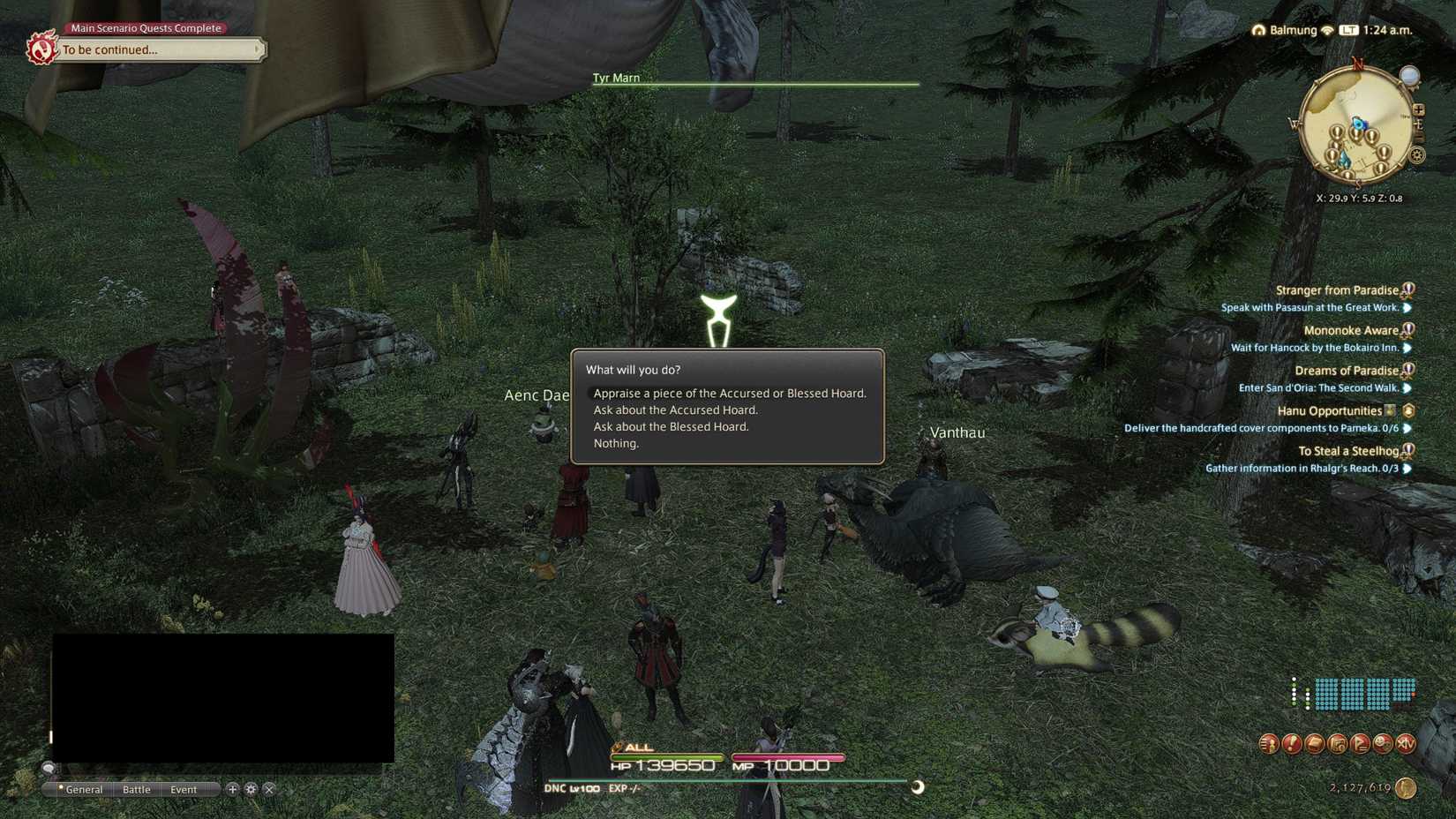Click the plus button to add a chat tab
The width and height of the screenshot is (1456, 819).
pyautogui.click(x=233, y=789)
